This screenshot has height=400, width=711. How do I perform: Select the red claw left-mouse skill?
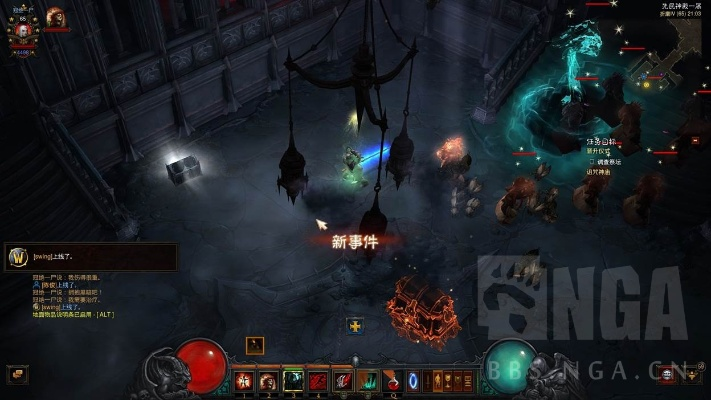pyautogui.click(x=342, y=380)
